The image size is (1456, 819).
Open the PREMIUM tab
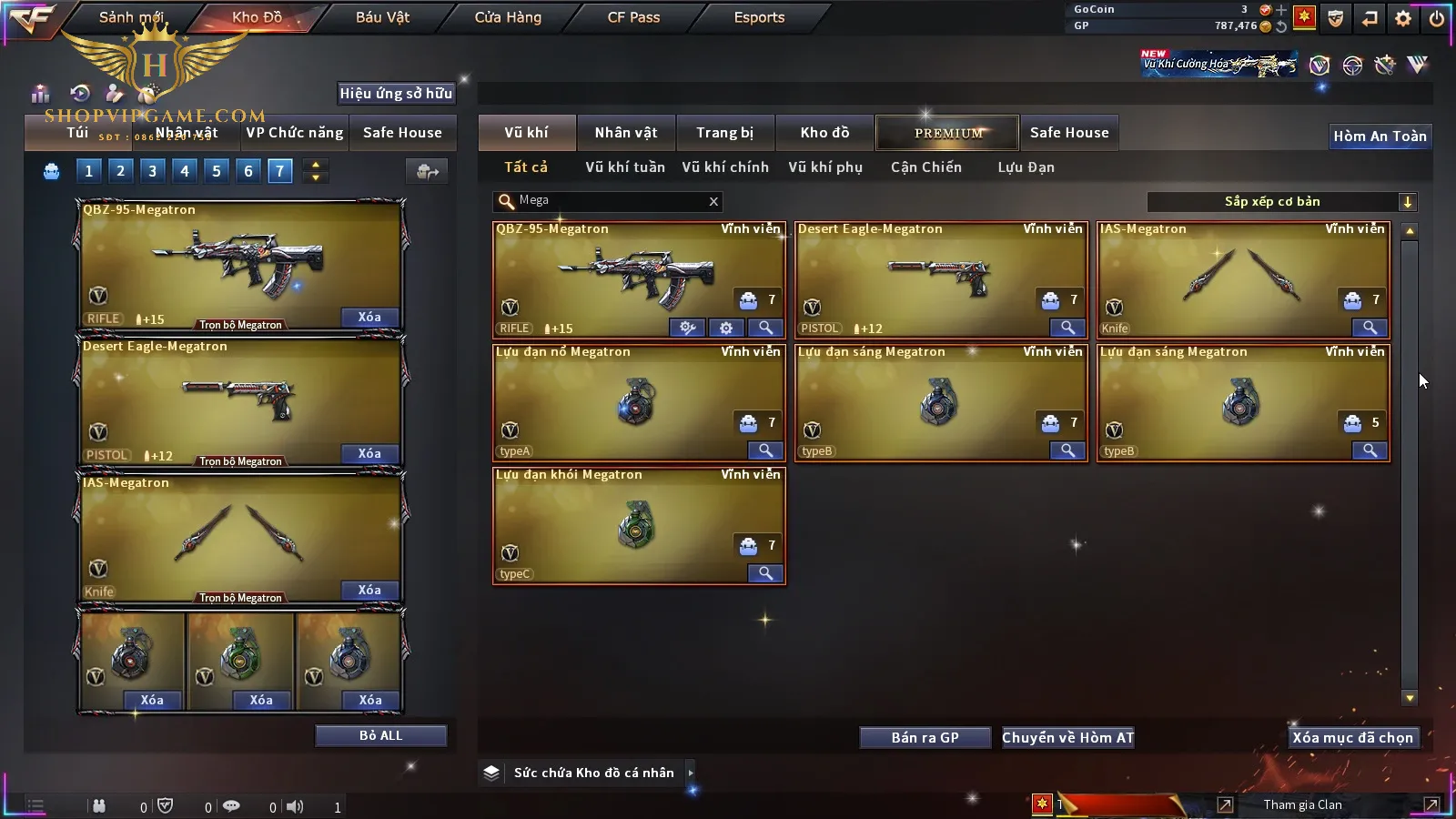point(947,133)
